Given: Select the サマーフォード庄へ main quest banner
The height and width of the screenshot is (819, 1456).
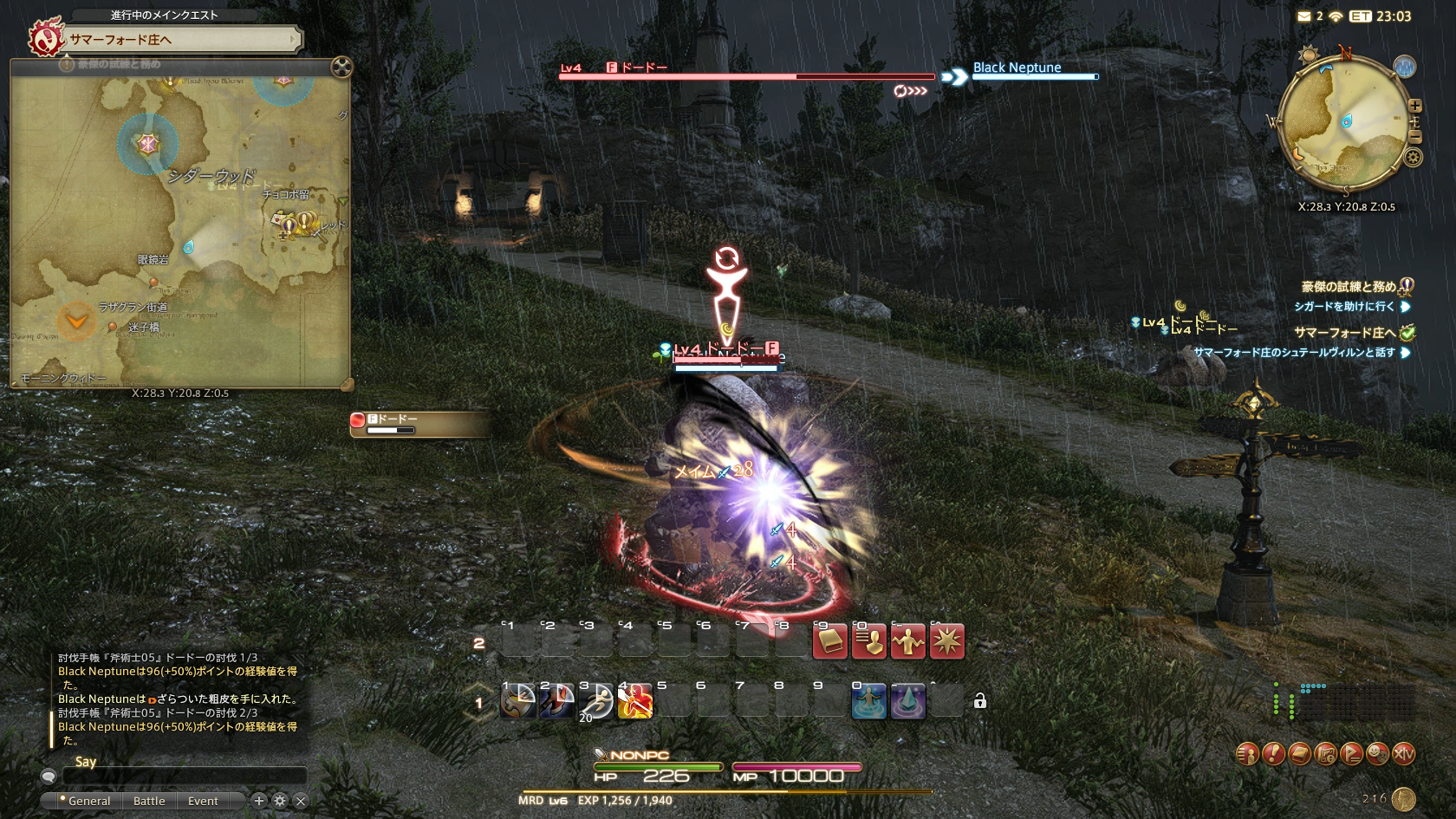Looking at the screenshot, I should pos(165,40).
